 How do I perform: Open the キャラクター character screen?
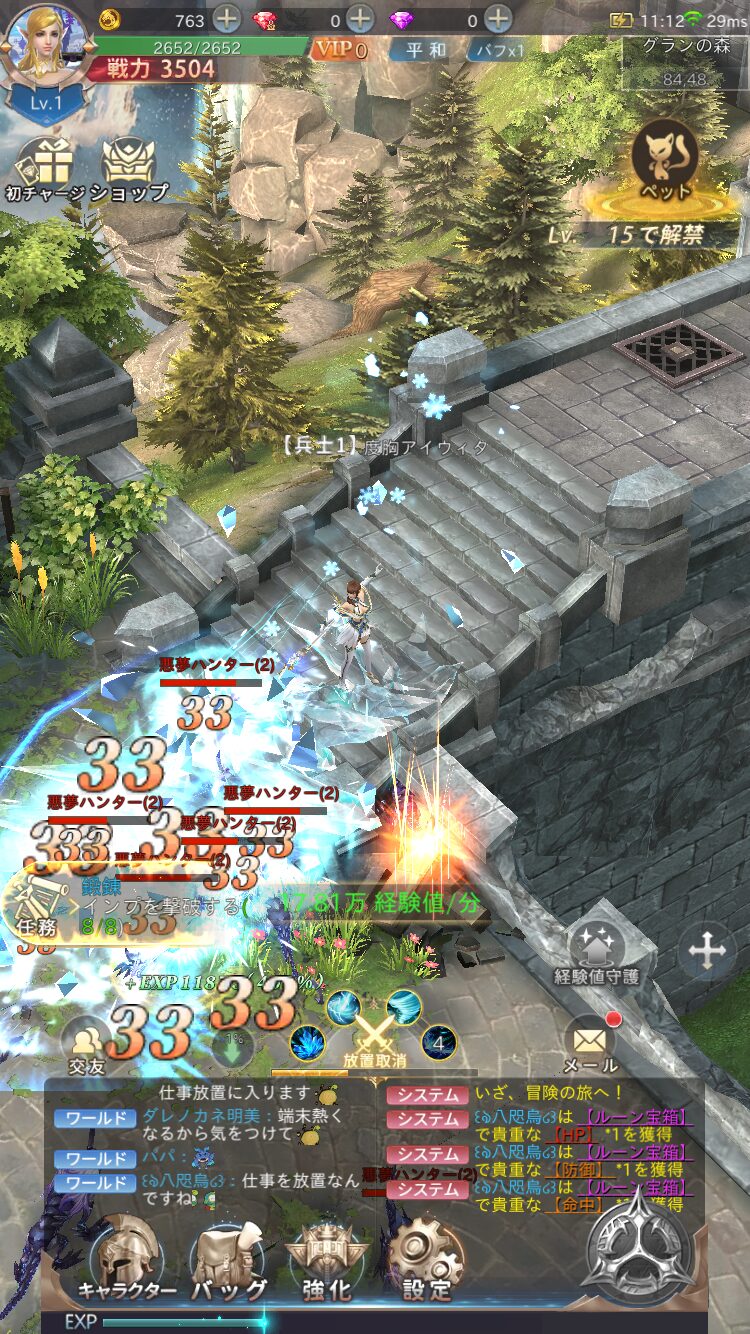(x=126, y=1260)
